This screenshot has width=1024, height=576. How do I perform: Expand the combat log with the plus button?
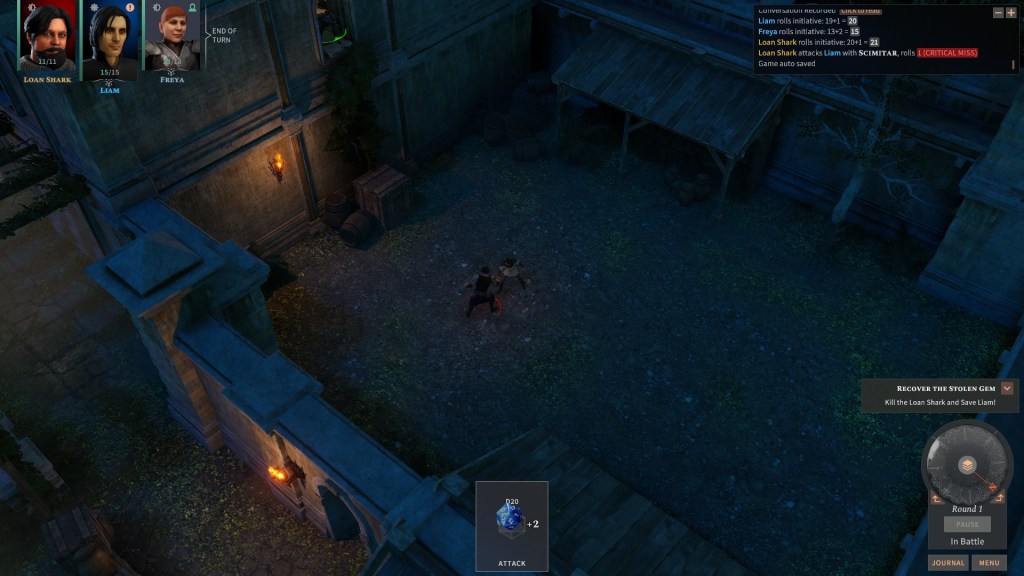(1010, 13)
